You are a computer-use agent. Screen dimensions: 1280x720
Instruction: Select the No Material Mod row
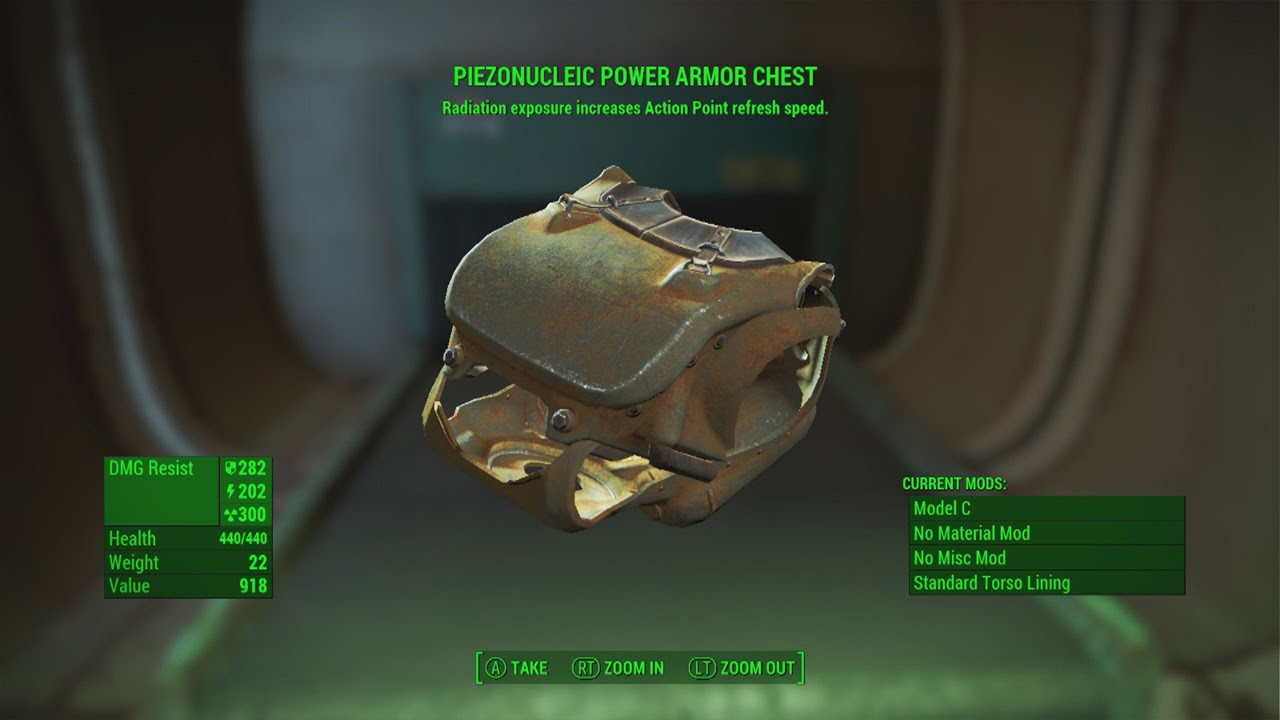(1046, 534)
